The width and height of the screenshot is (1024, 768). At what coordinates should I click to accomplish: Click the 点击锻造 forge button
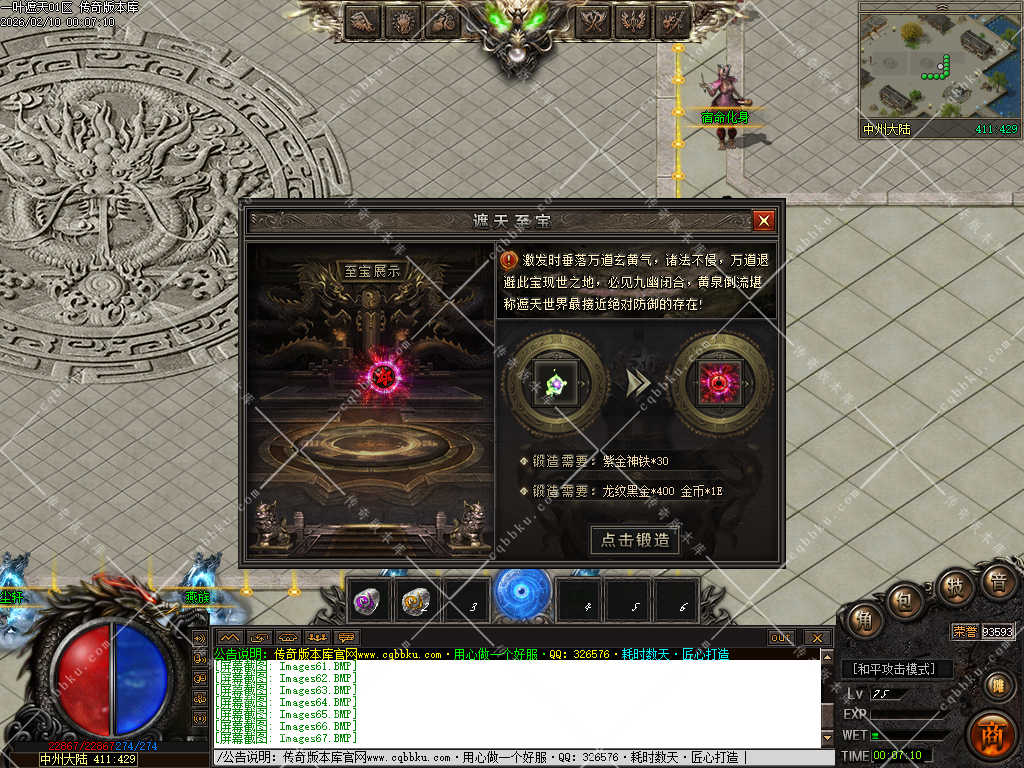[636, 540]
